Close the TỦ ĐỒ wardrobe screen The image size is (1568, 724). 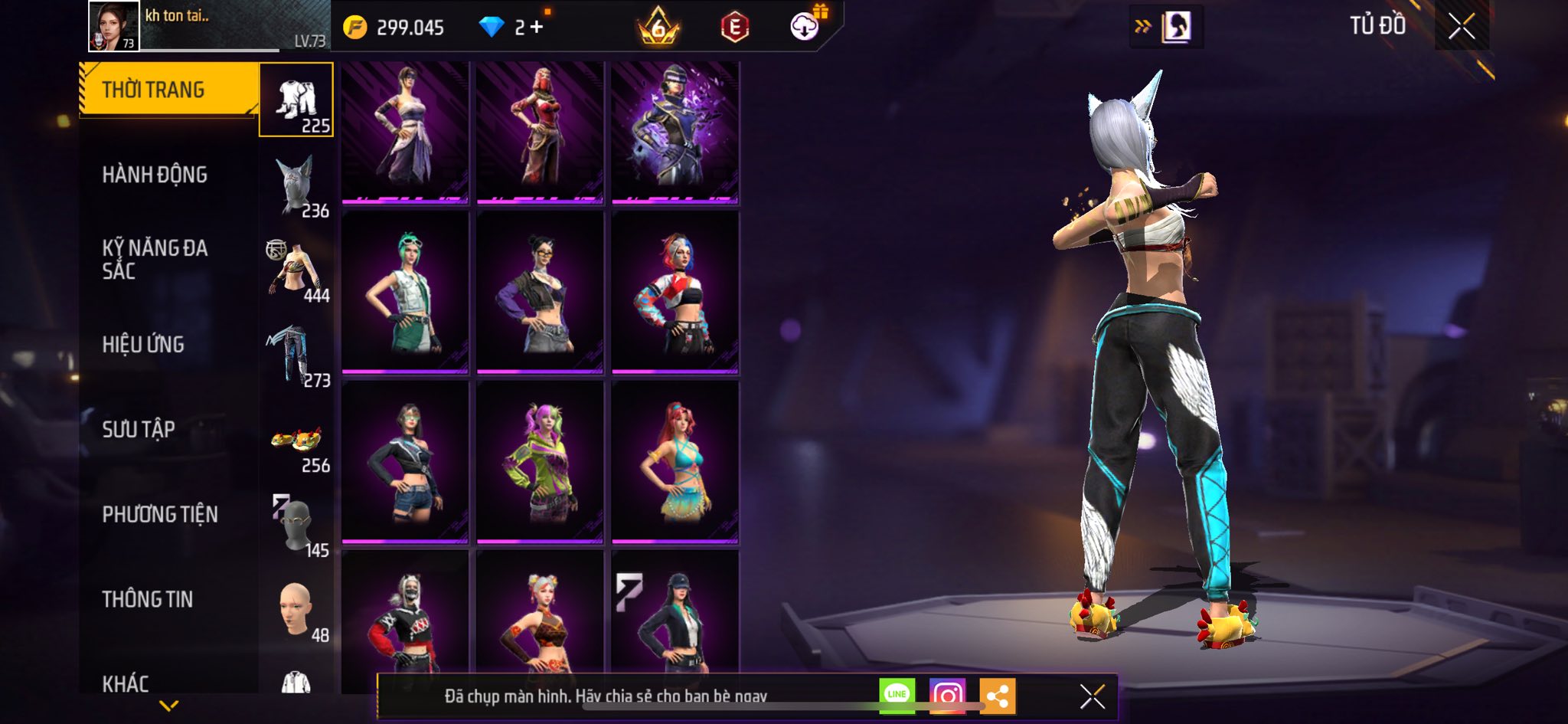tap(1461, 27)
